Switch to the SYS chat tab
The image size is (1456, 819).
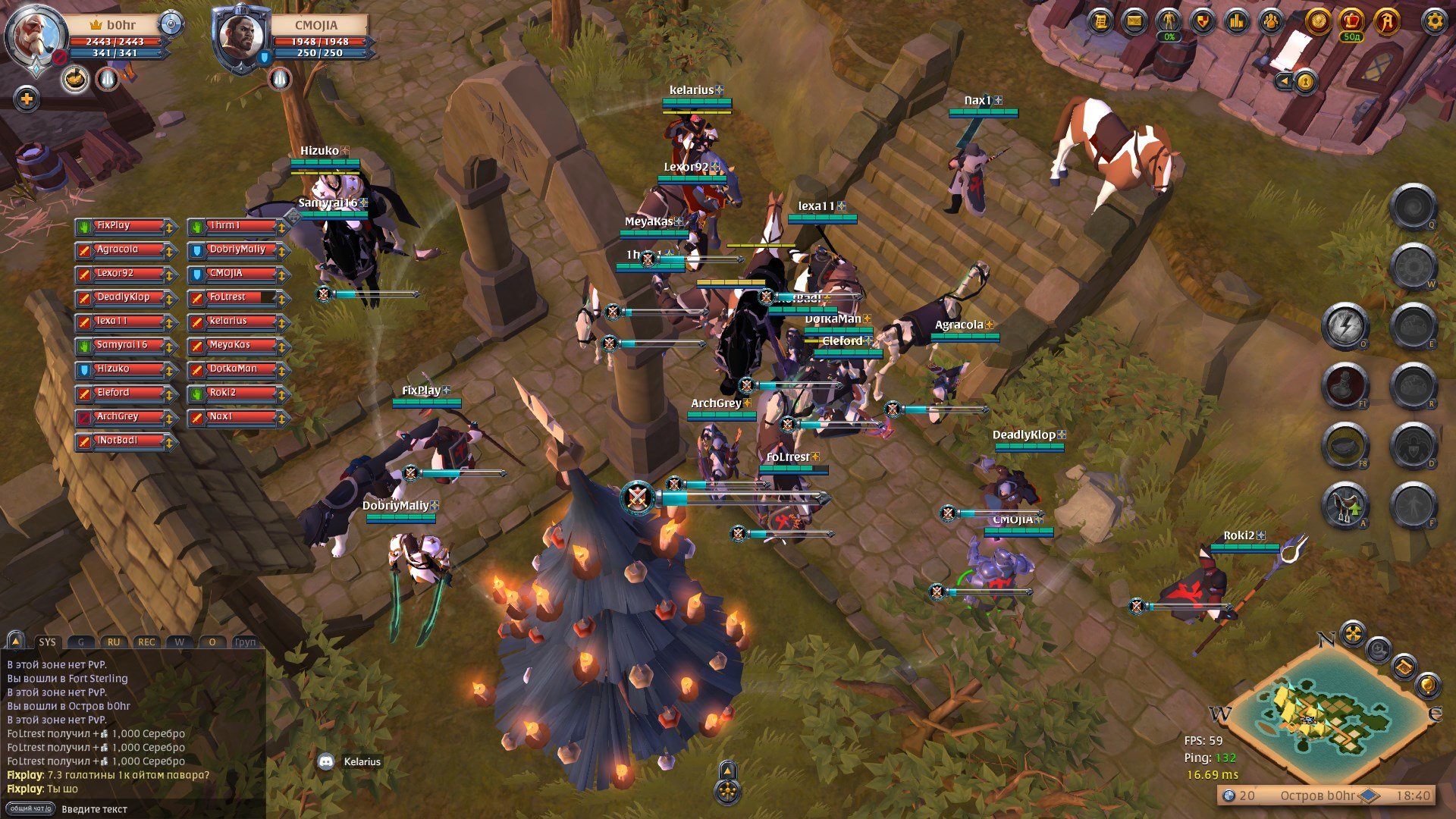[47, 642]
